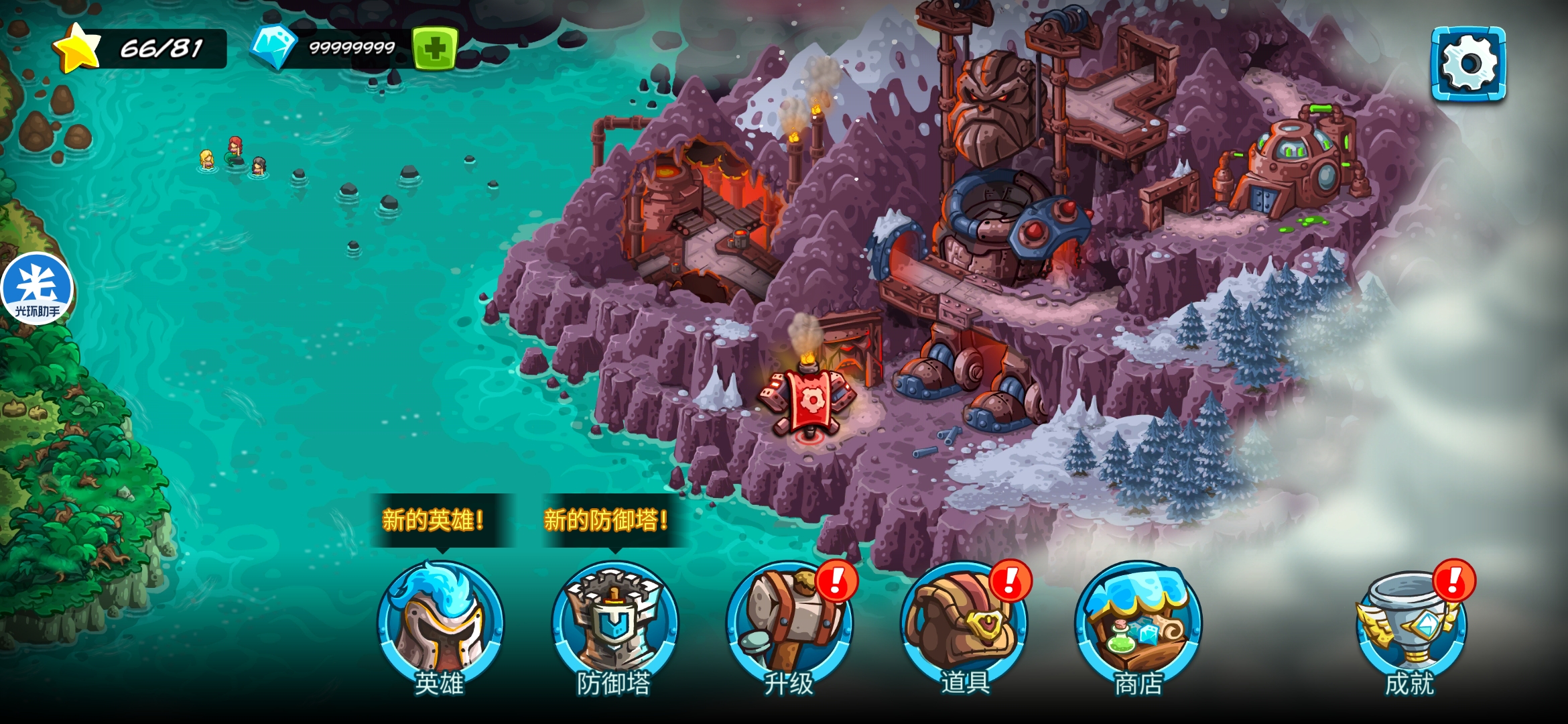Screen dimensions: 1568x724
Task: Select the red gear banner level flag
Action: click(x=811, y=402)
